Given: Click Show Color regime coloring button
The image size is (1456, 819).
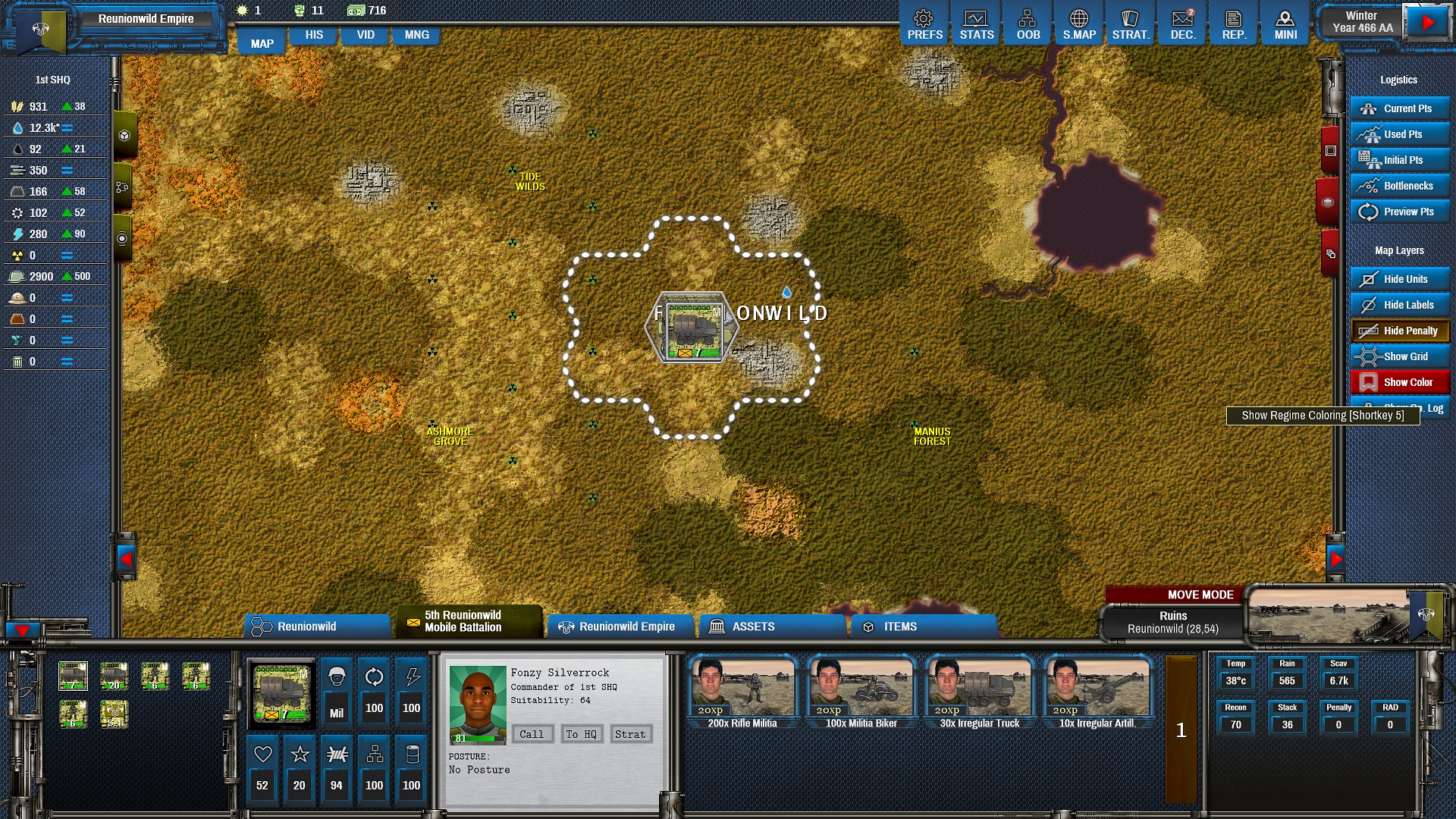Looking at the screenshot, I should tap(1399, 382).
